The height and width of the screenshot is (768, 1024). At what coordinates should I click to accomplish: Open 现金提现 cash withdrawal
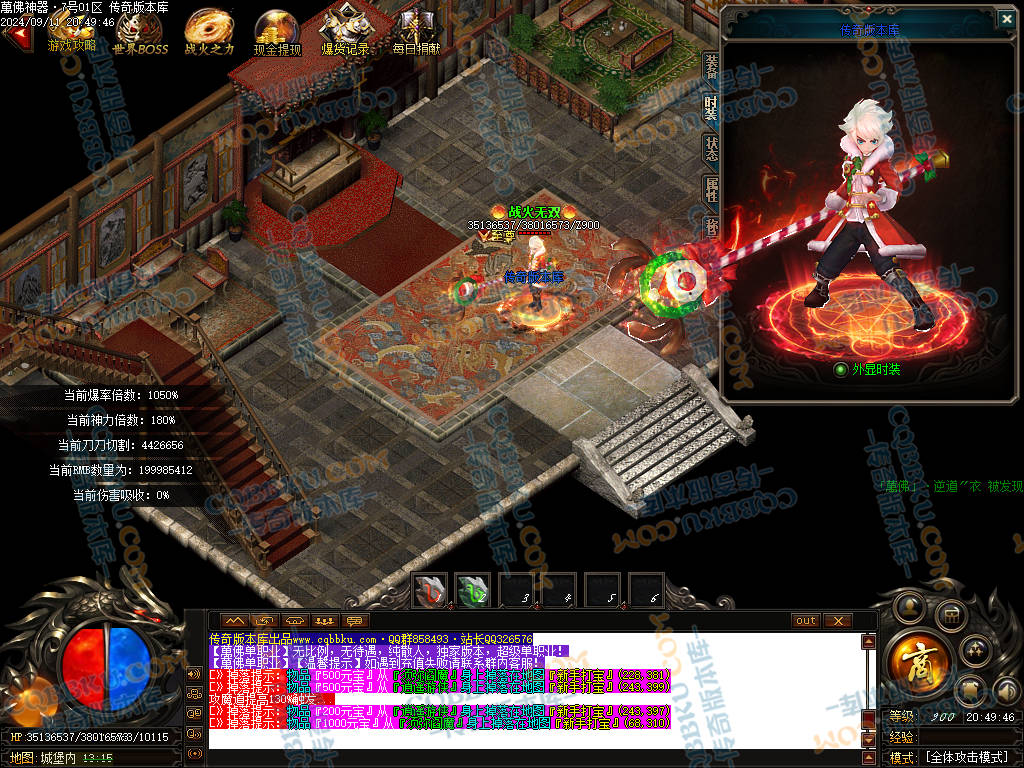click(277, 30)
